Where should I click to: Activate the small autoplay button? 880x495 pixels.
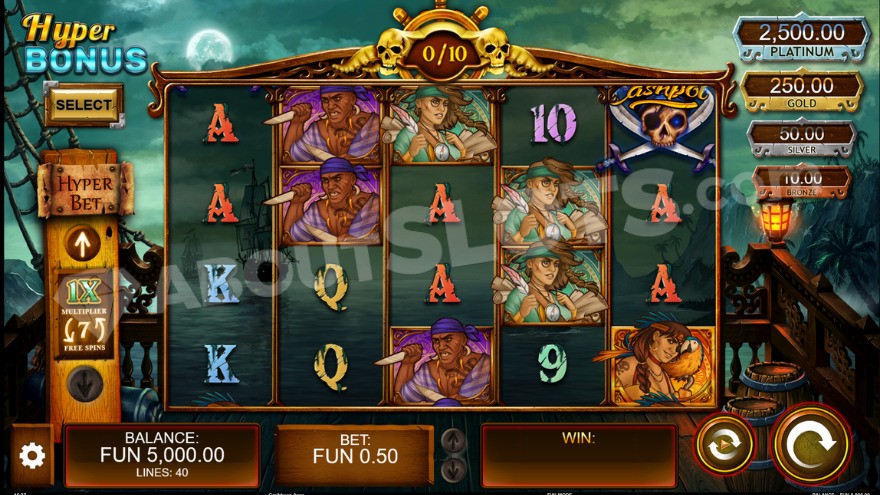point(724,444)
